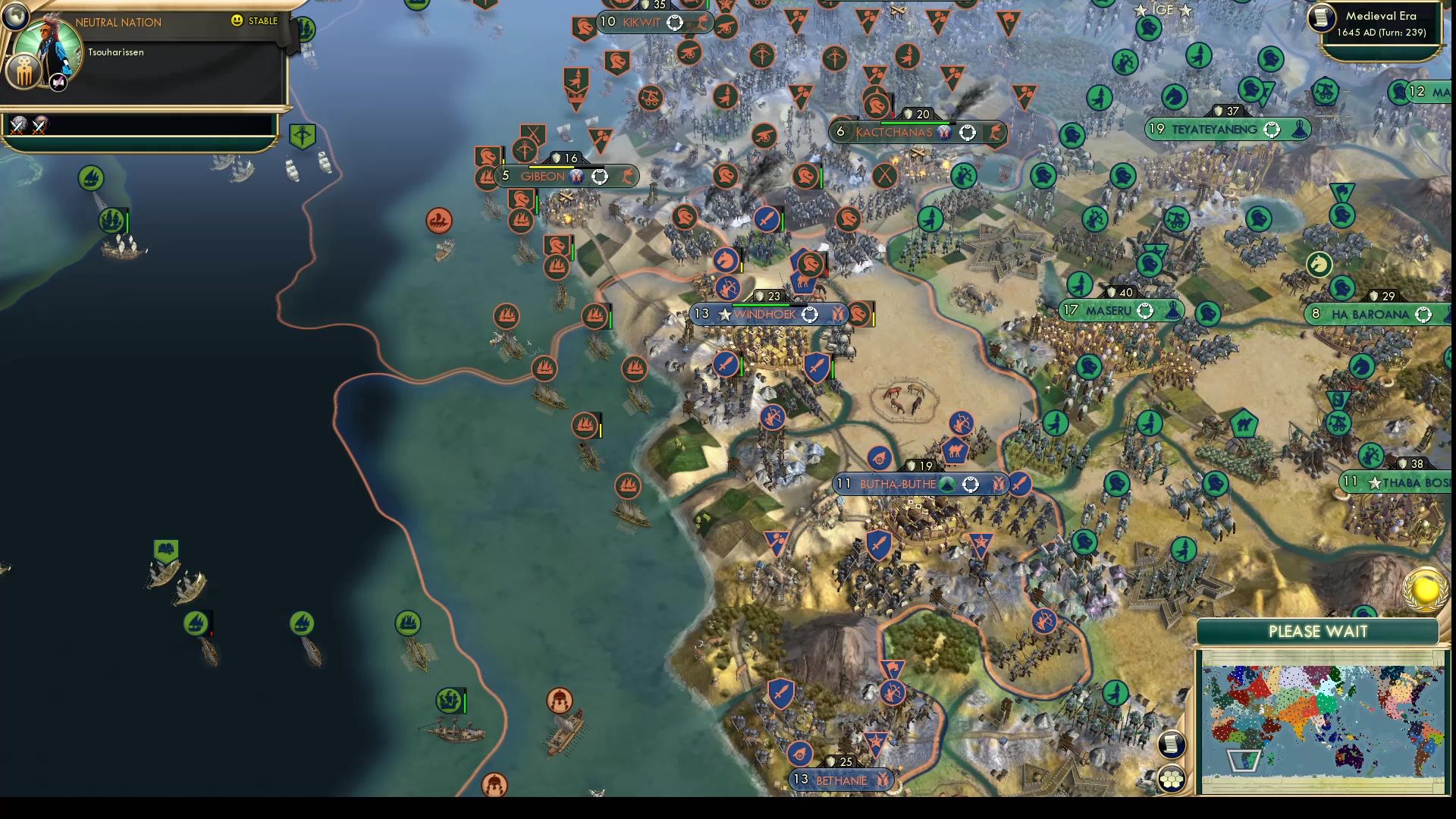Image resolution: width=1456 pixels, height=819 pixels.
Task: Click the globe icon in the top-left corner
Action: click(x=16, y=17)
